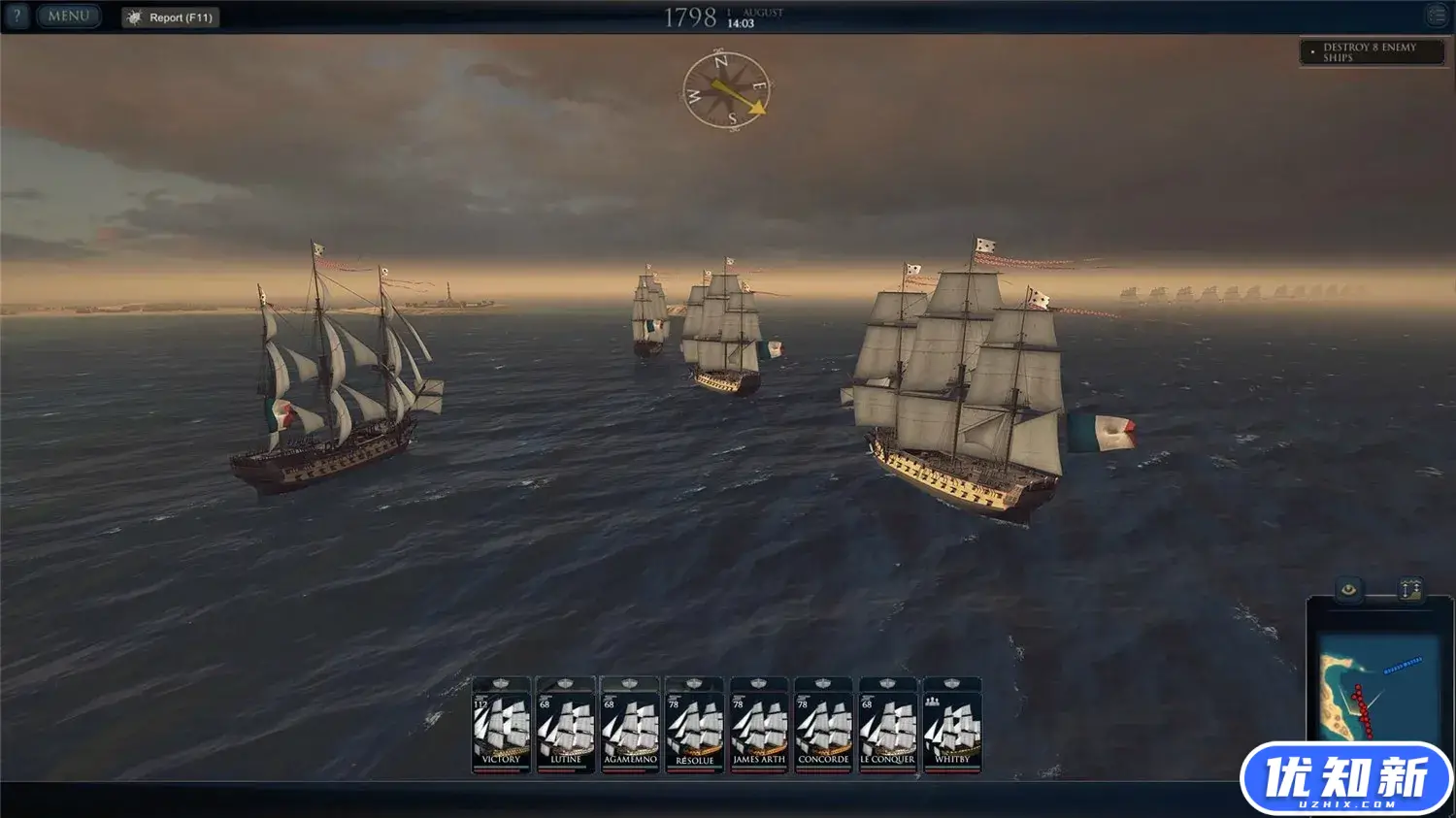Click the depth arrows icon above minimap
The image size is (1456, 818).
pos(1410,589)
